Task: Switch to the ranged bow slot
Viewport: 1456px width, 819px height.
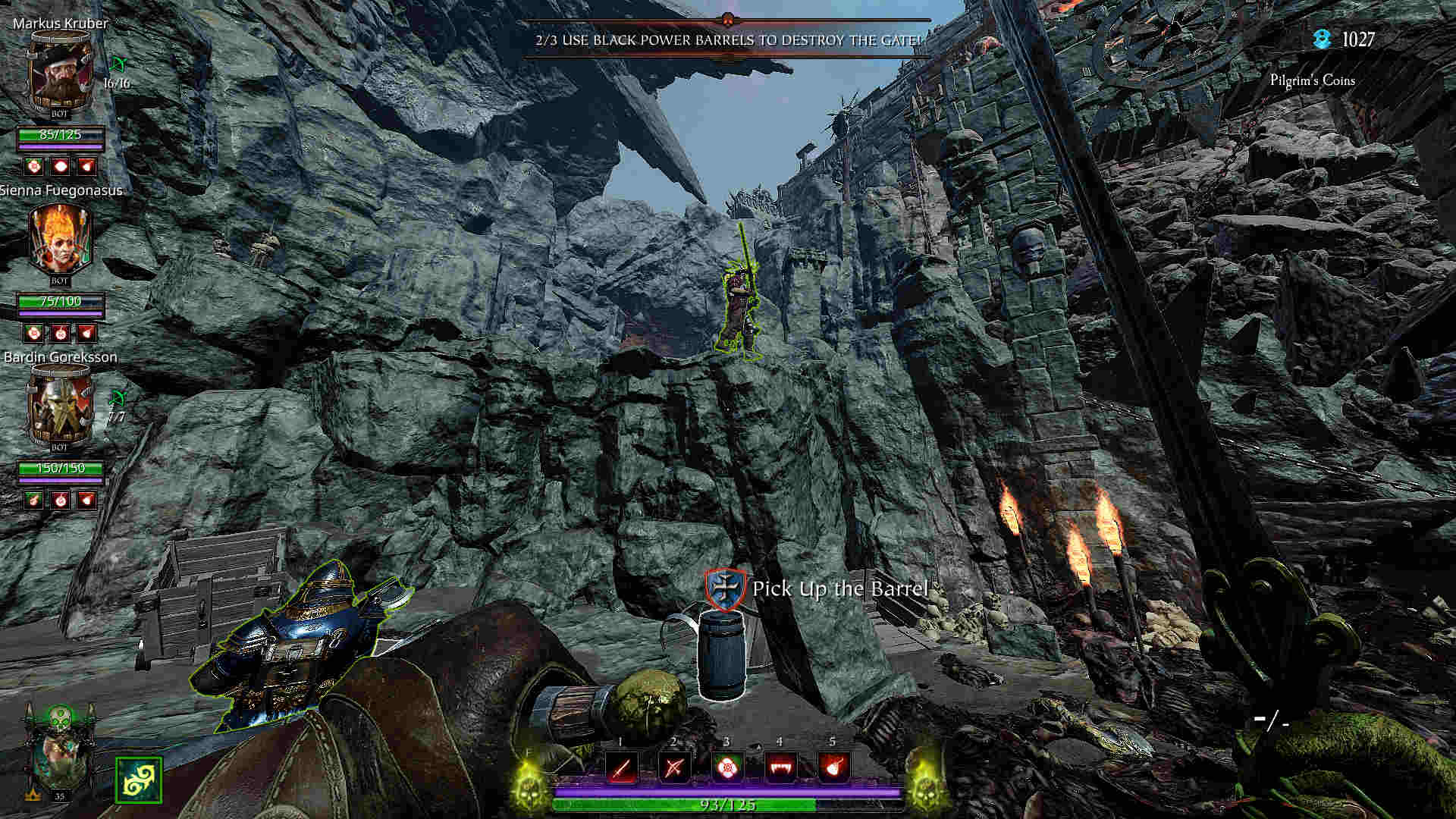Action: coord(674,767)
